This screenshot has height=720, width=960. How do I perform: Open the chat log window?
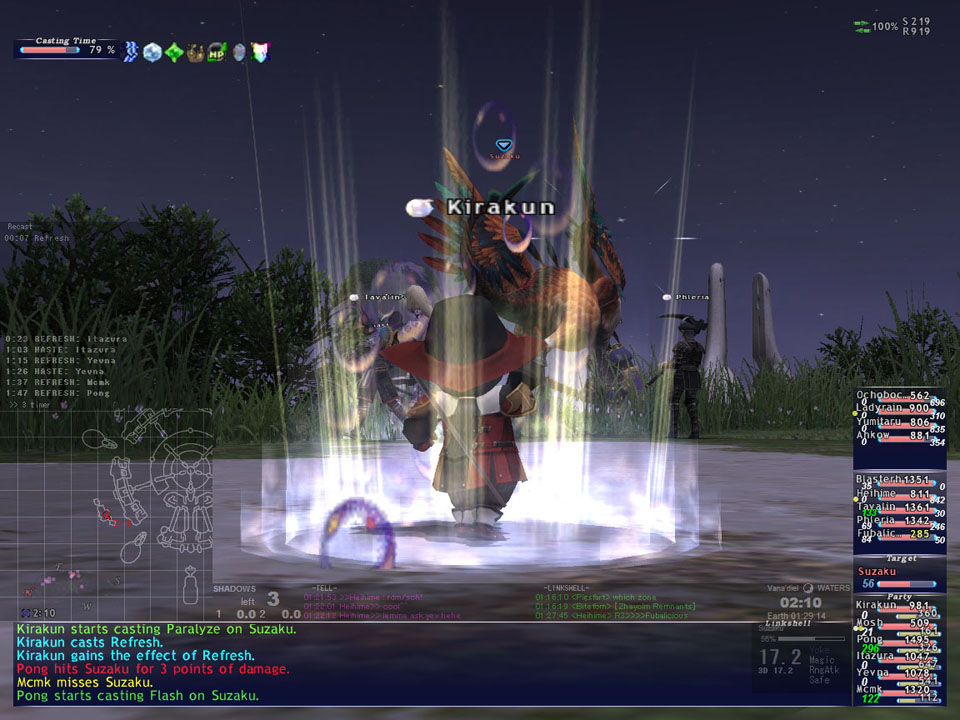click(x=380, y=662)
